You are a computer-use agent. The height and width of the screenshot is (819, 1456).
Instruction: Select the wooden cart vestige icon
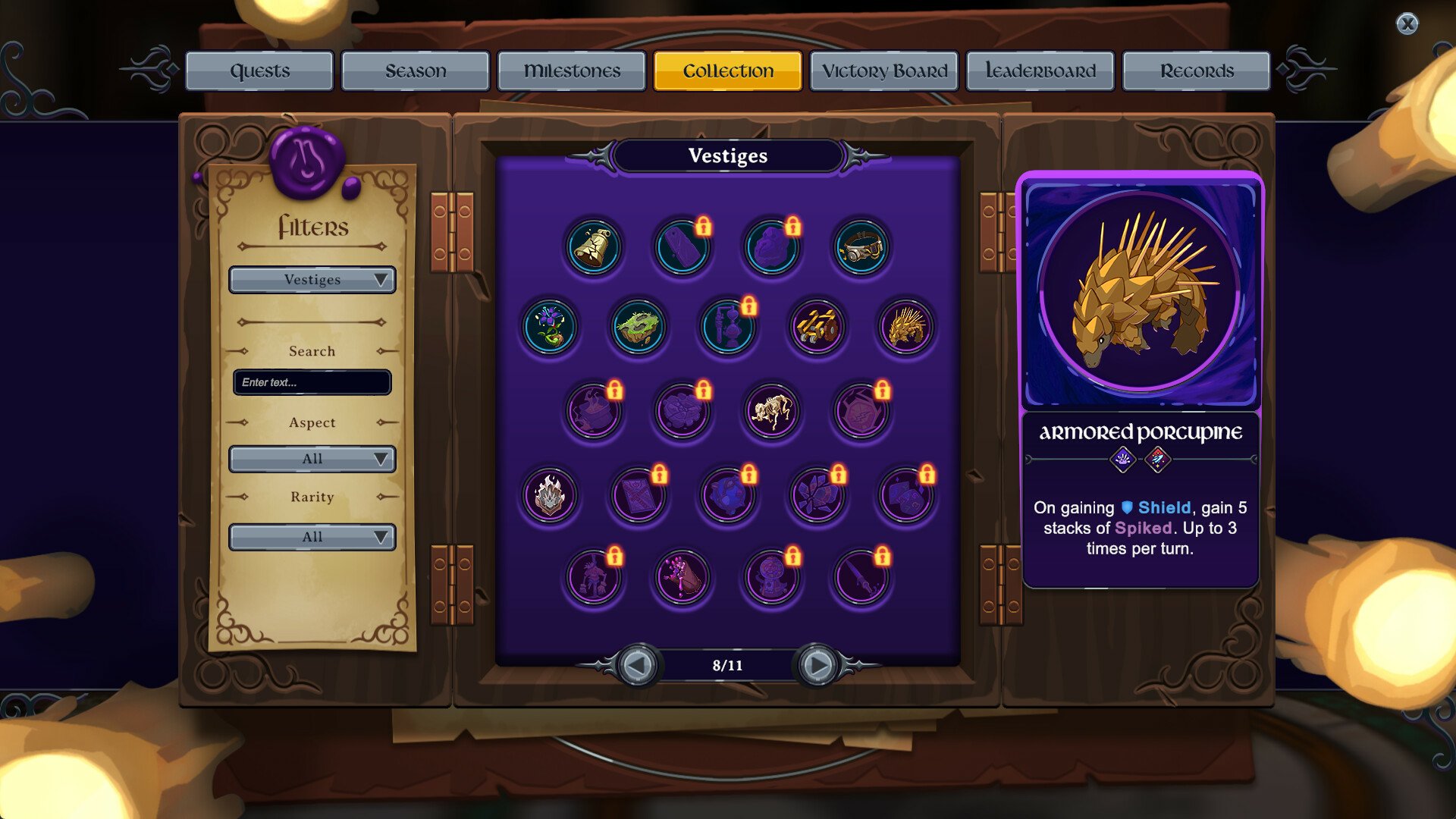(x=817, y=328)
